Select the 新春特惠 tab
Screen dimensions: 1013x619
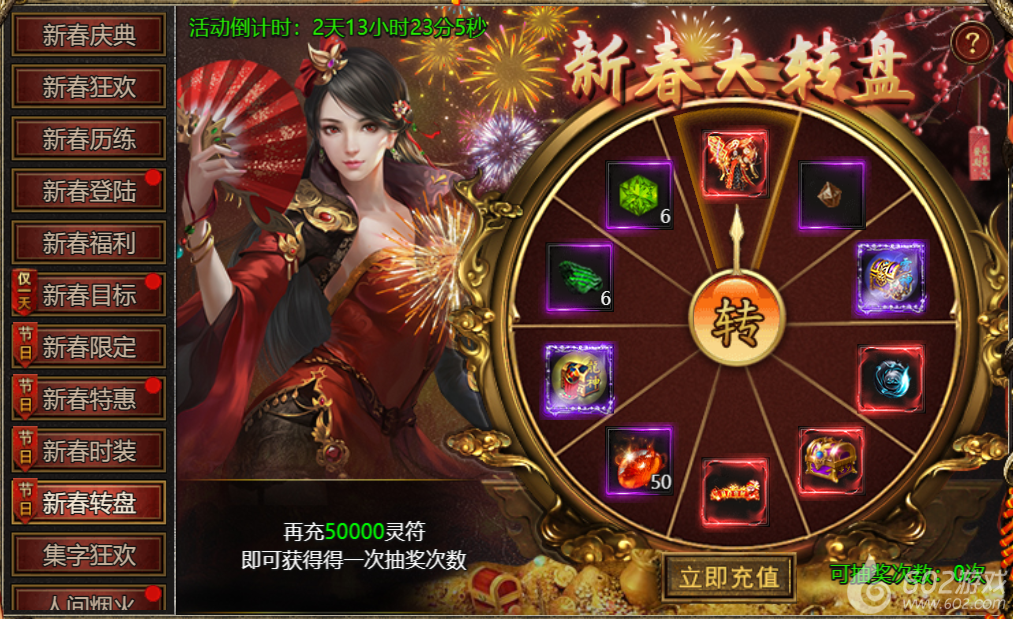(x=88, y=399)
